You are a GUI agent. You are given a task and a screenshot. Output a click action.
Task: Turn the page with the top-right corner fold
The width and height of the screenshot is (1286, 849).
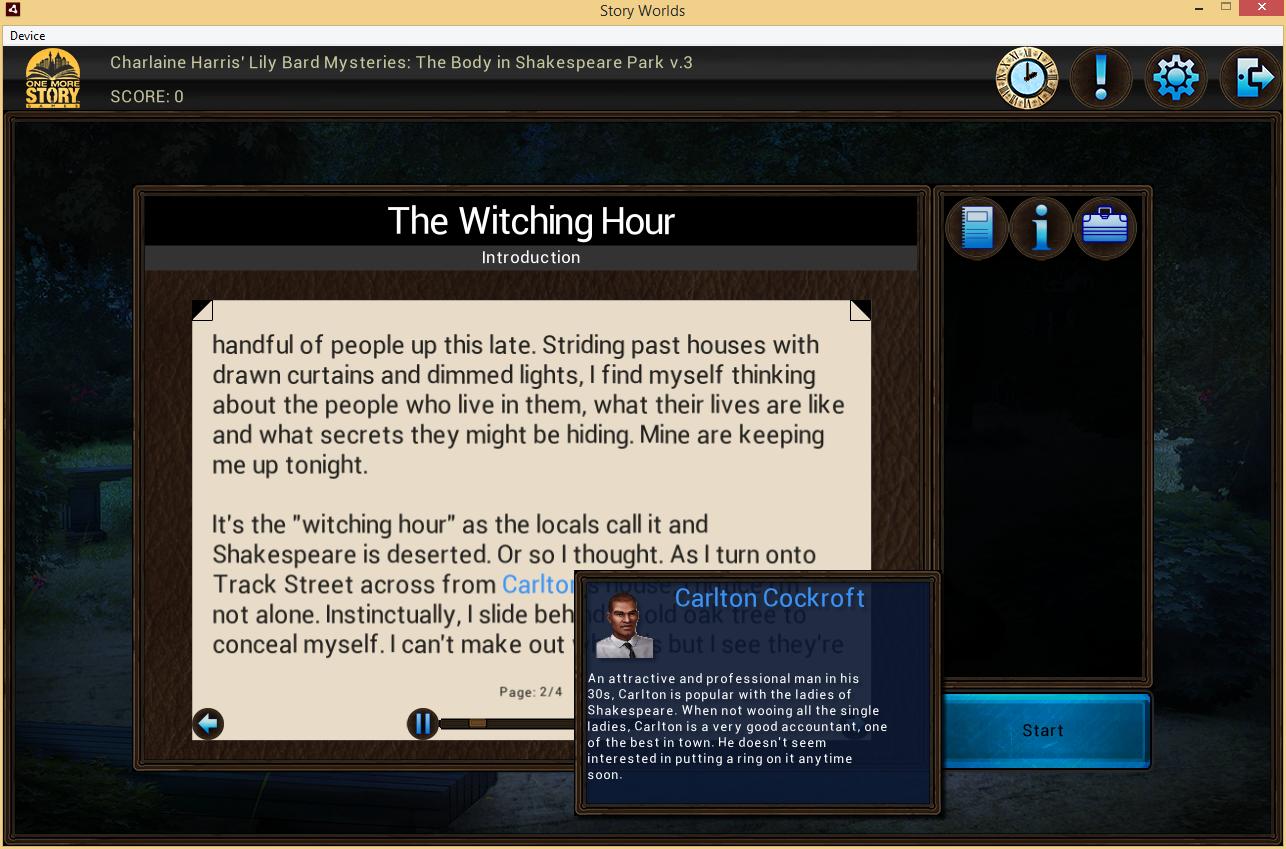[x=859, y=309]
